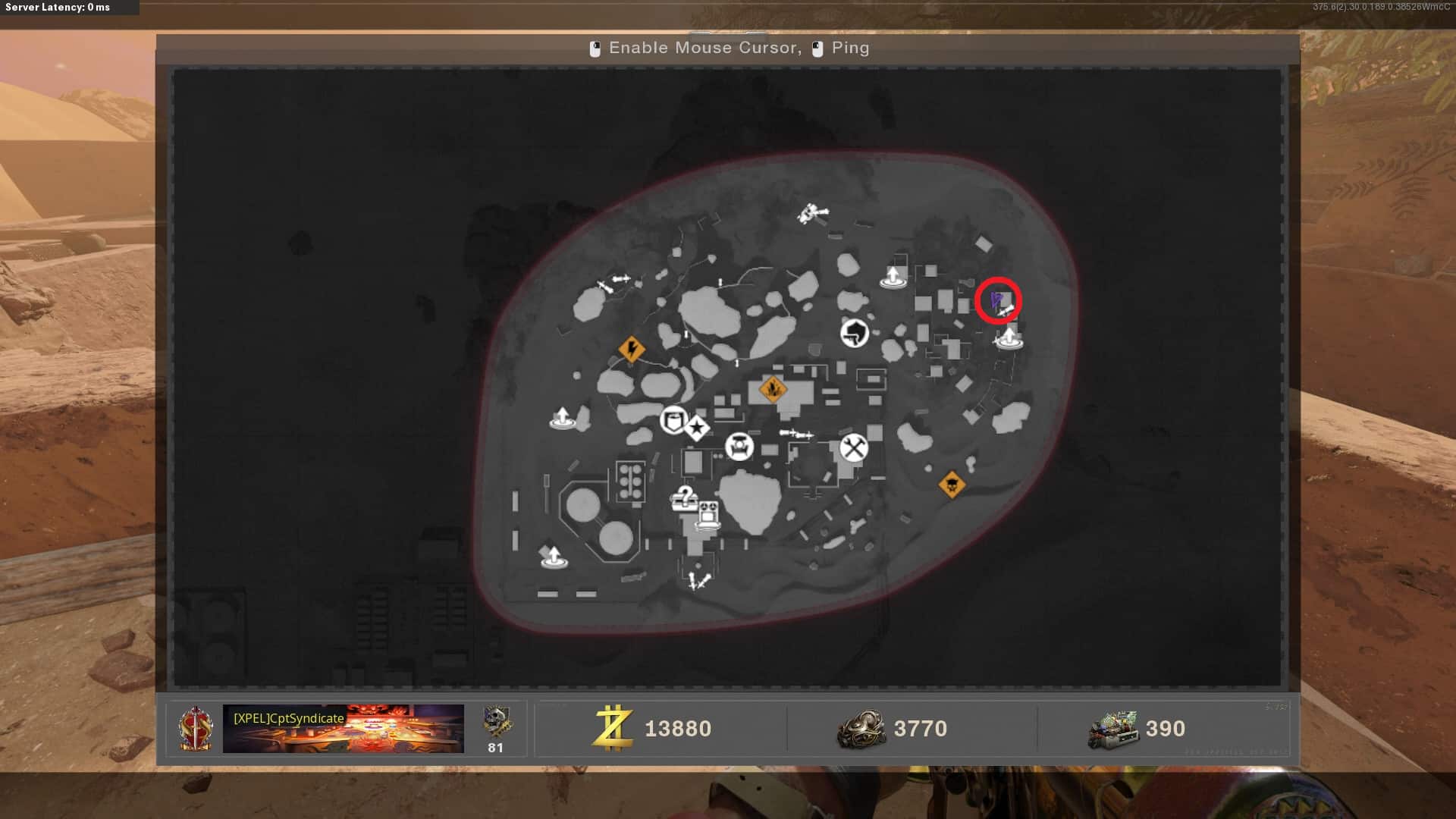Screen dimensions: 1456x819
Task: Ping the weapon upgrade shield-and-gun marker
Action: (855, 332)
